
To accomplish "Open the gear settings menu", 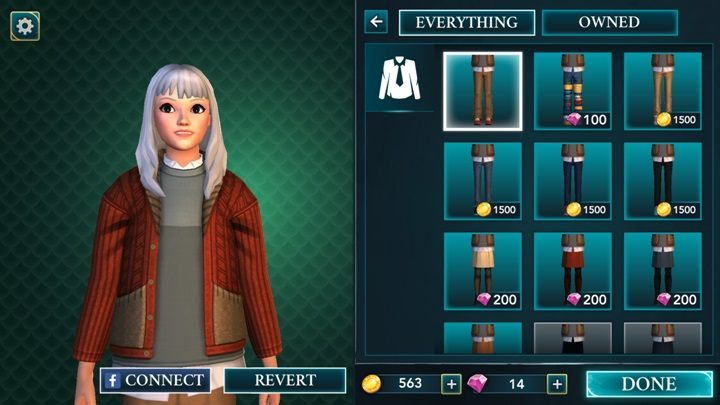I will pyautogui.click(x=25, y=26).
